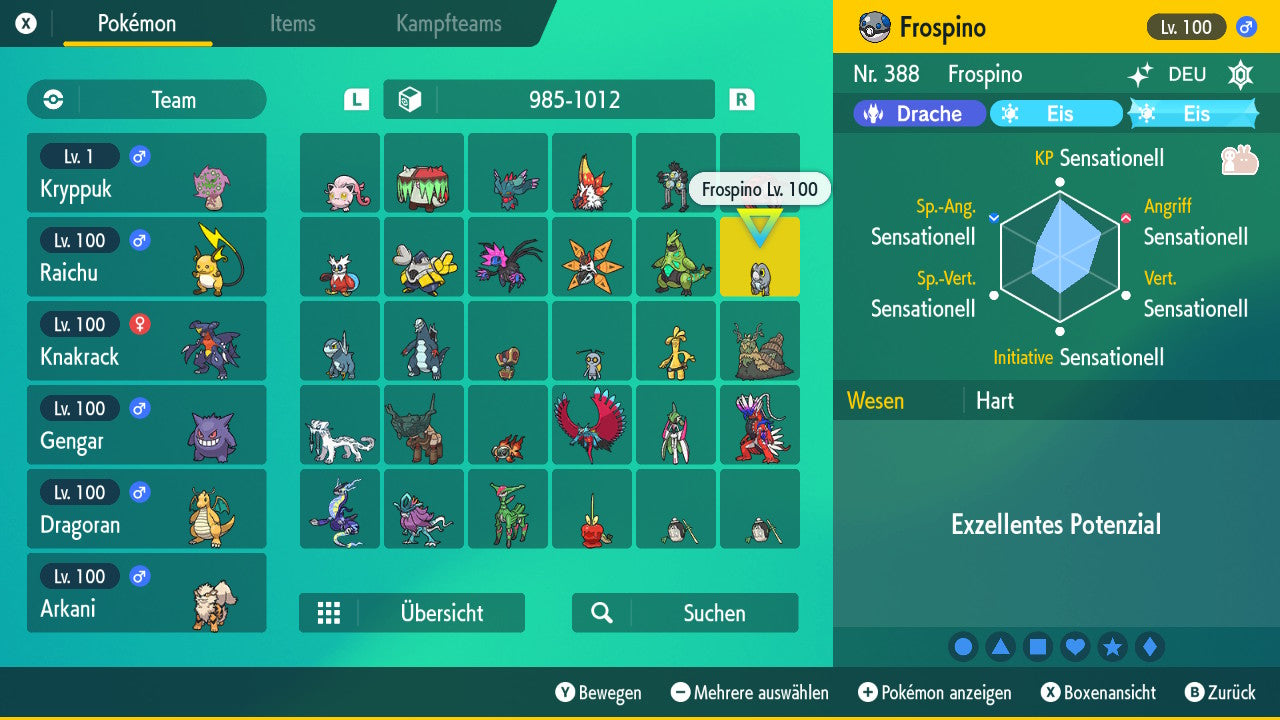Click the Pokémon face icon beside KP Sensationell
This screenshot has height=720, width=1280.
1240,158
